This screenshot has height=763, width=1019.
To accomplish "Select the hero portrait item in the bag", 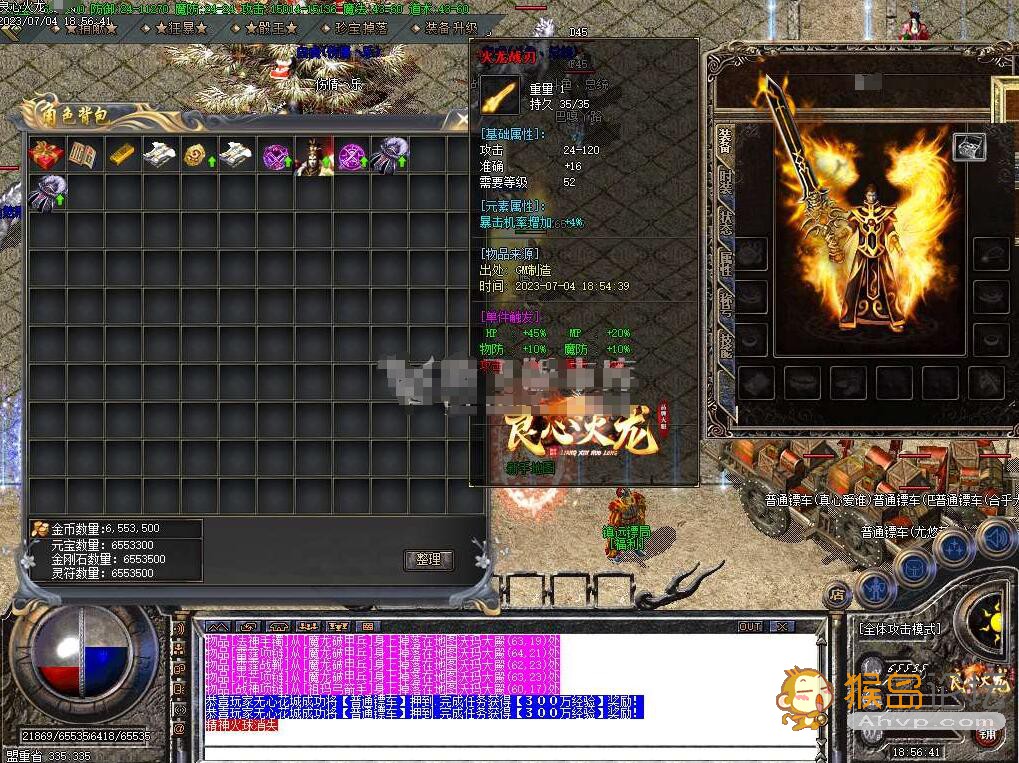I will point(313,156).
